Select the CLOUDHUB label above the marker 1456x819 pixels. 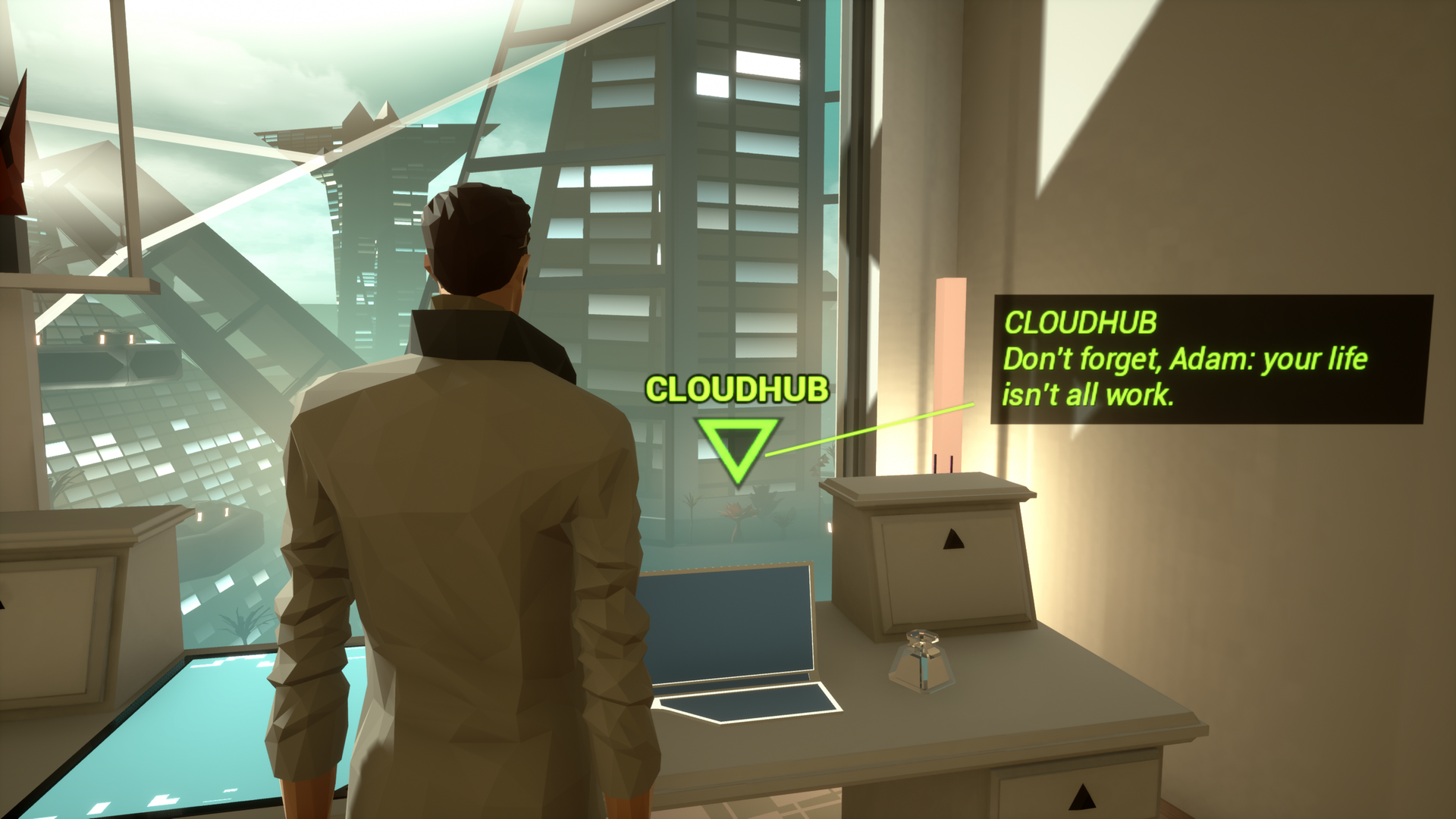(x=737, y=390)
